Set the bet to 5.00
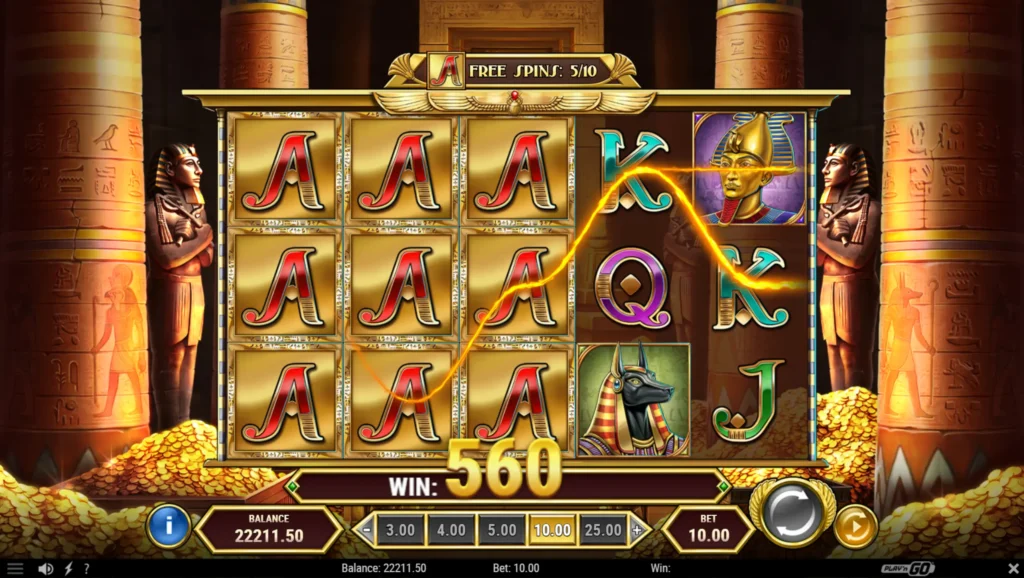This screenshot has height=578, width=1024. pyautogui.click(x=502, y=529)
